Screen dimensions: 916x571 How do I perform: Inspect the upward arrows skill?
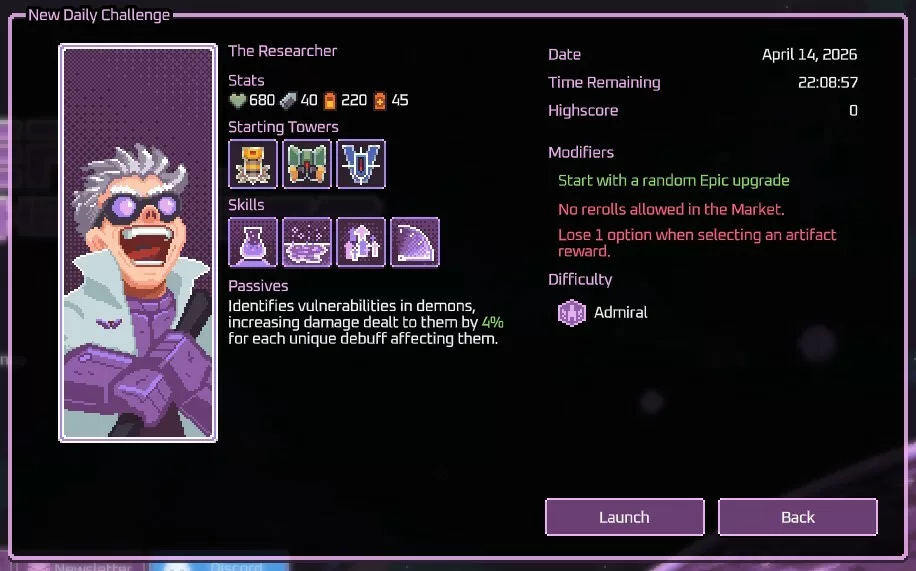click(x=361, y=242)
